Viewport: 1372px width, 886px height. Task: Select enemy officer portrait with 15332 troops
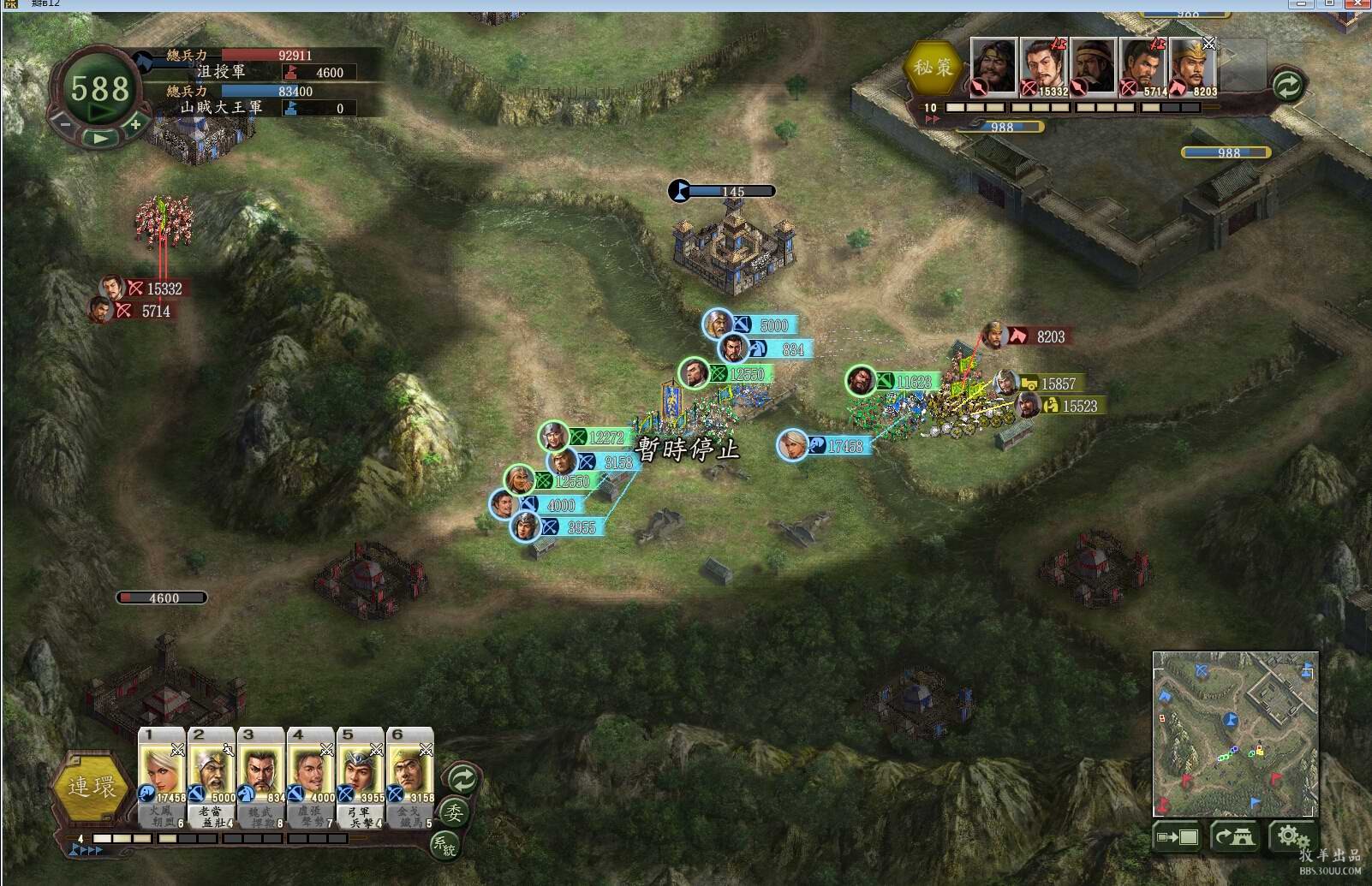1043,67
